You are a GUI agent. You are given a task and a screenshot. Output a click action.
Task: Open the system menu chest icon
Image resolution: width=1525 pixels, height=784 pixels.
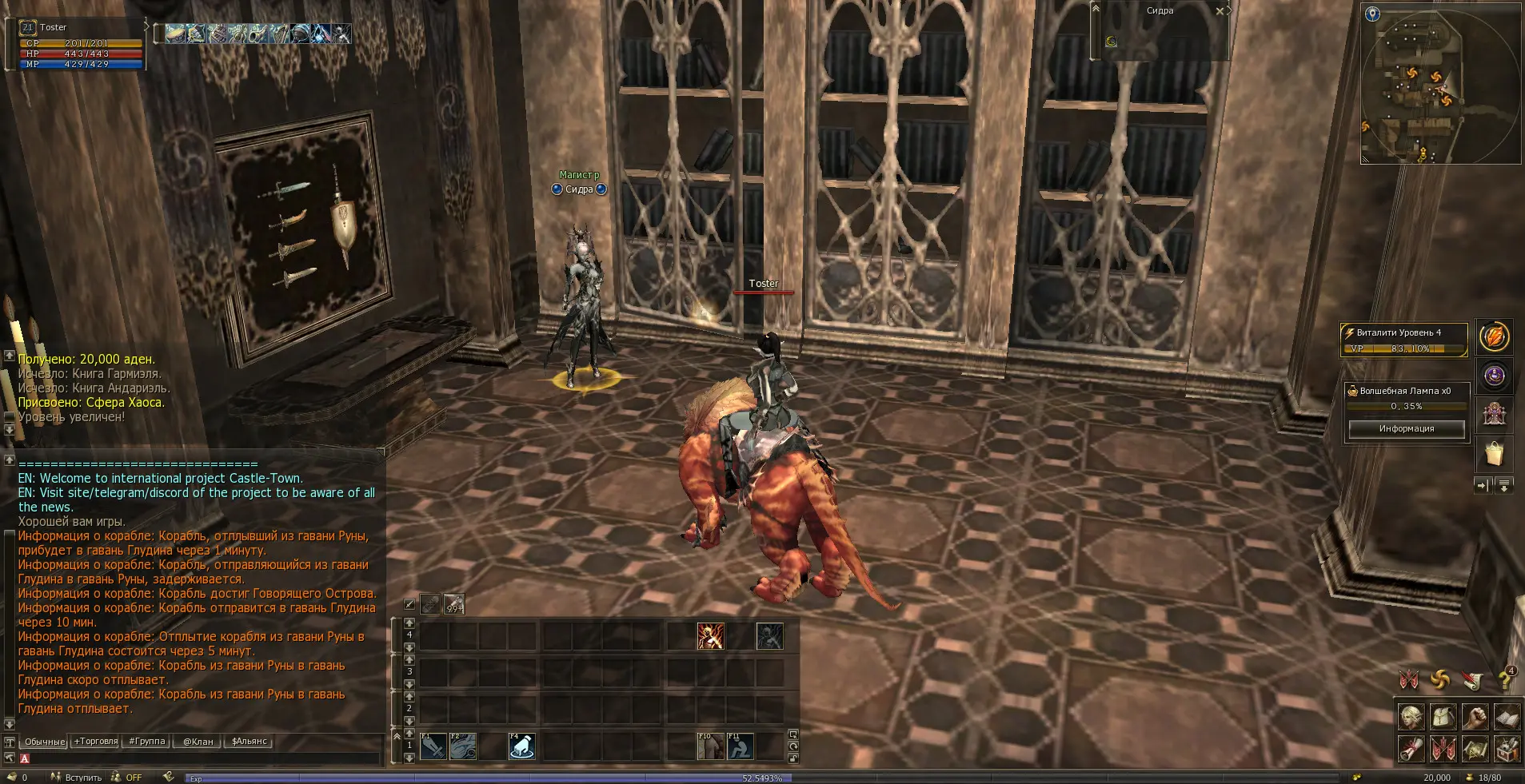coord(1507,749)
